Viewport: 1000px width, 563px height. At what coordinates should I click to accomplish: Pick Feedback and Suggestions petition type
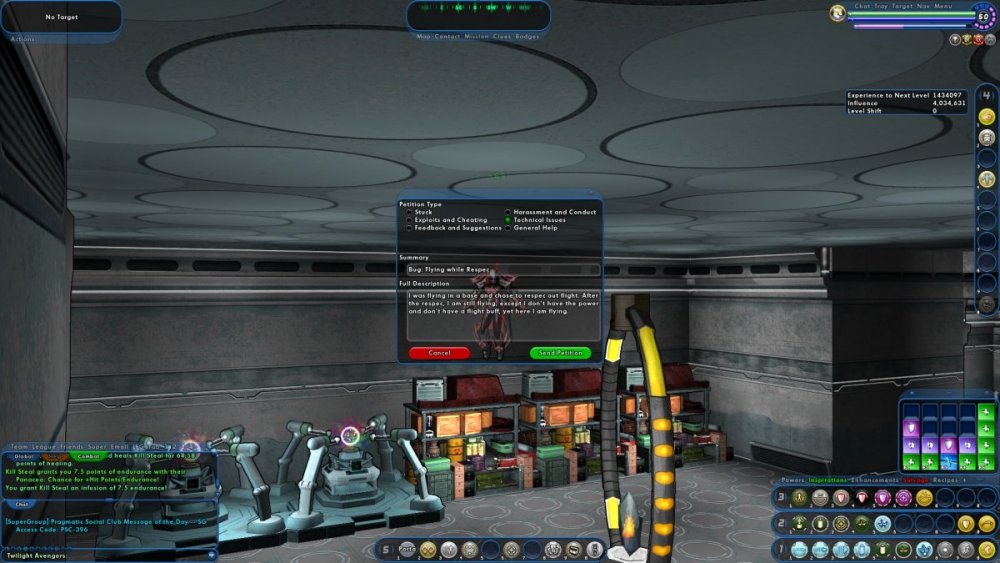(408, 228)
